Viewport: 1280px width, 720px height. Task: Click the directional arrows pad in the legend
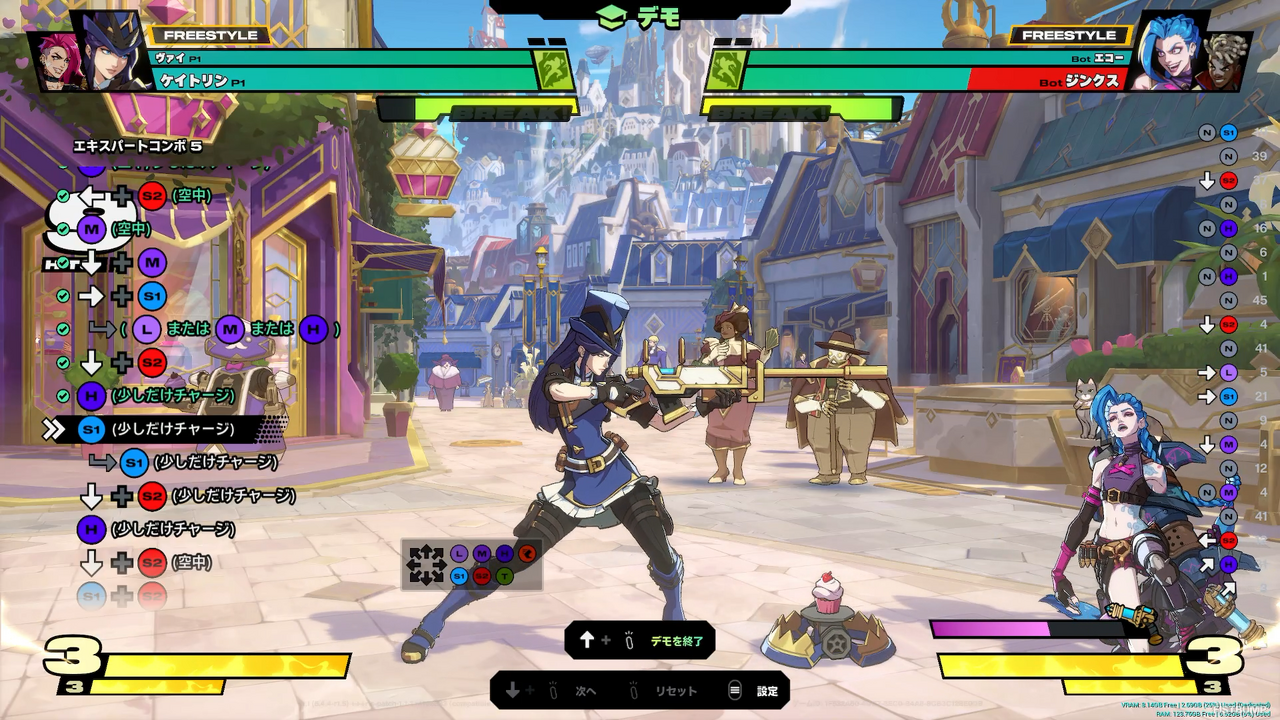tap(426, 564)
